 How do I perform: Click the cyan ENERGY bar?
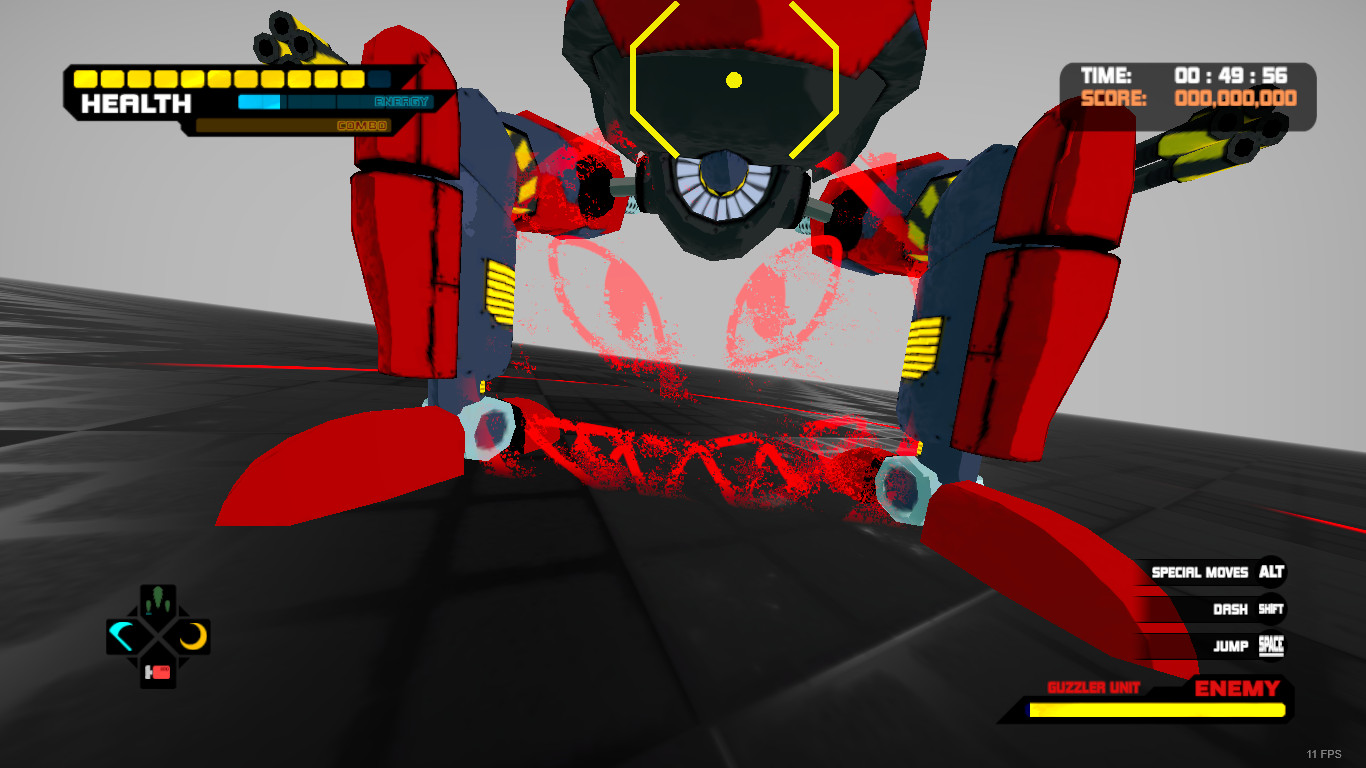[x=260, y=101]
